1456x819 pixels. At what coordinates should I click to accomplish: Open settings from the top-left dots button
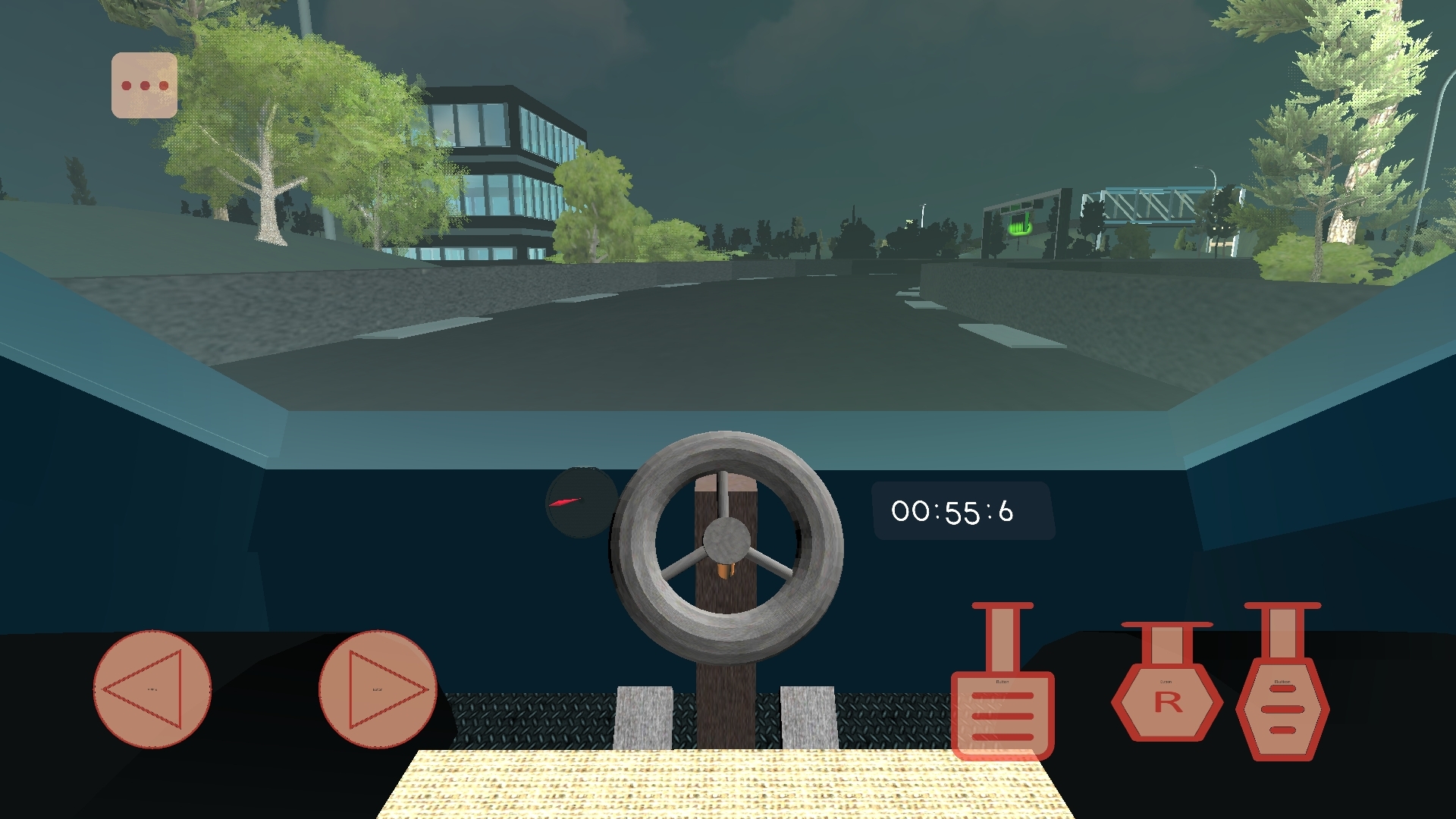tap(143, 83)
